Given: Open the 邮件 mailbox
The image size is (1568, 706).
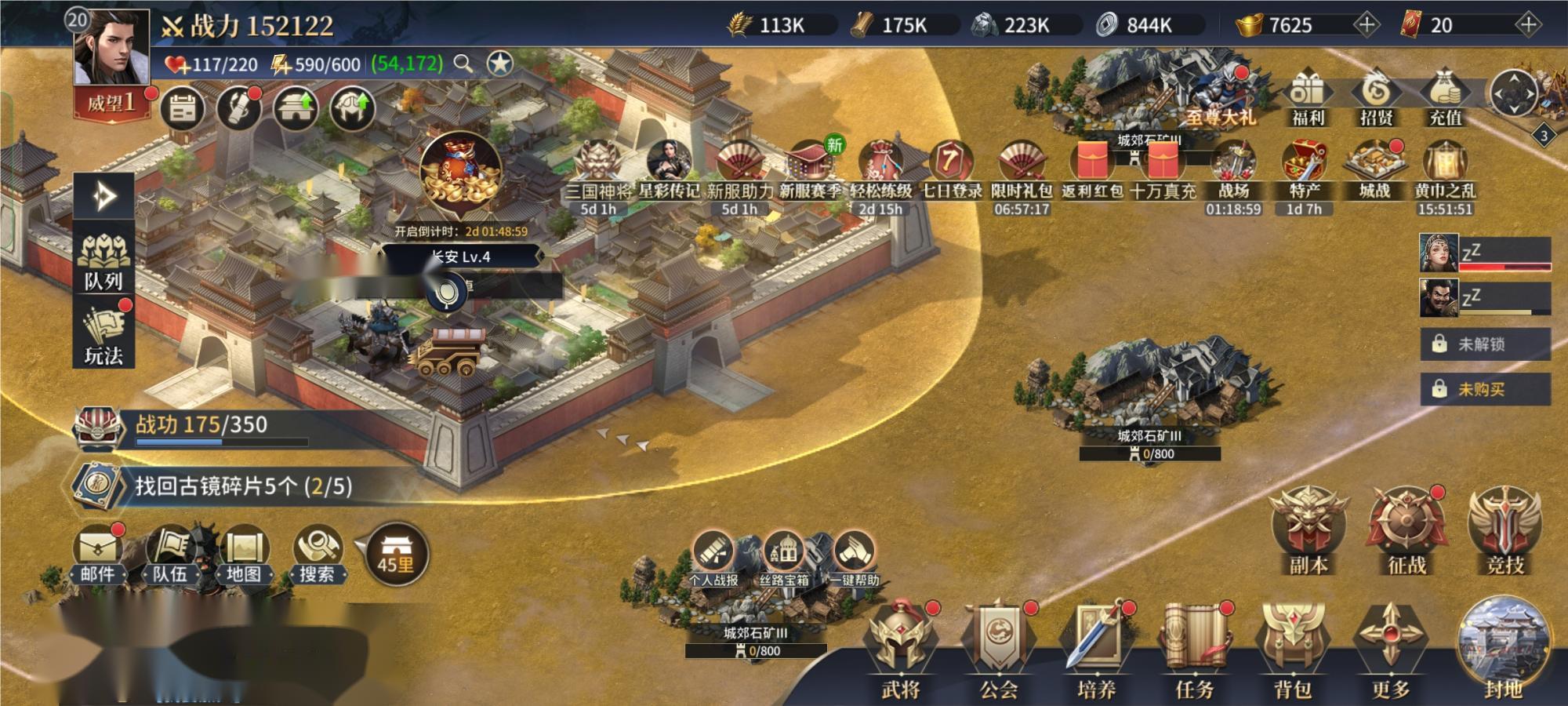Looking at the screenshot, I should (97, 553).
